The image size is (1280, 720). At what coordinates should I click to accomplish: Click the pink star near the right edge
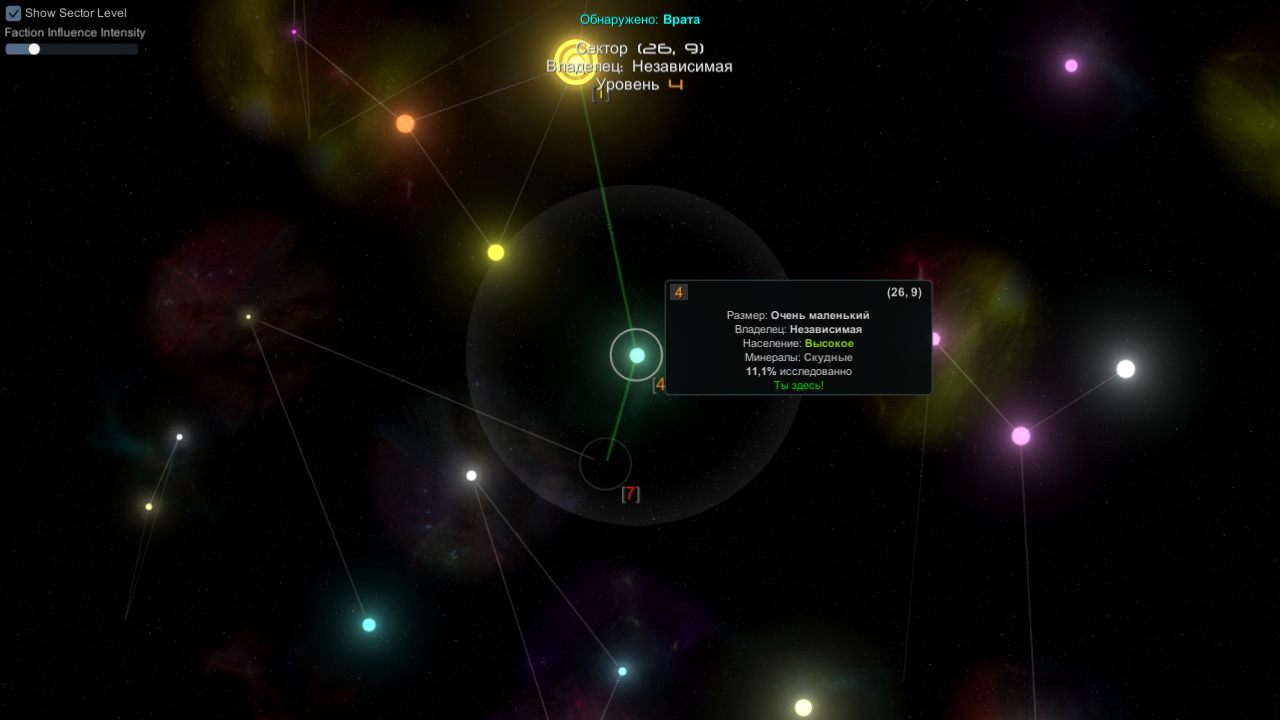1020,435
